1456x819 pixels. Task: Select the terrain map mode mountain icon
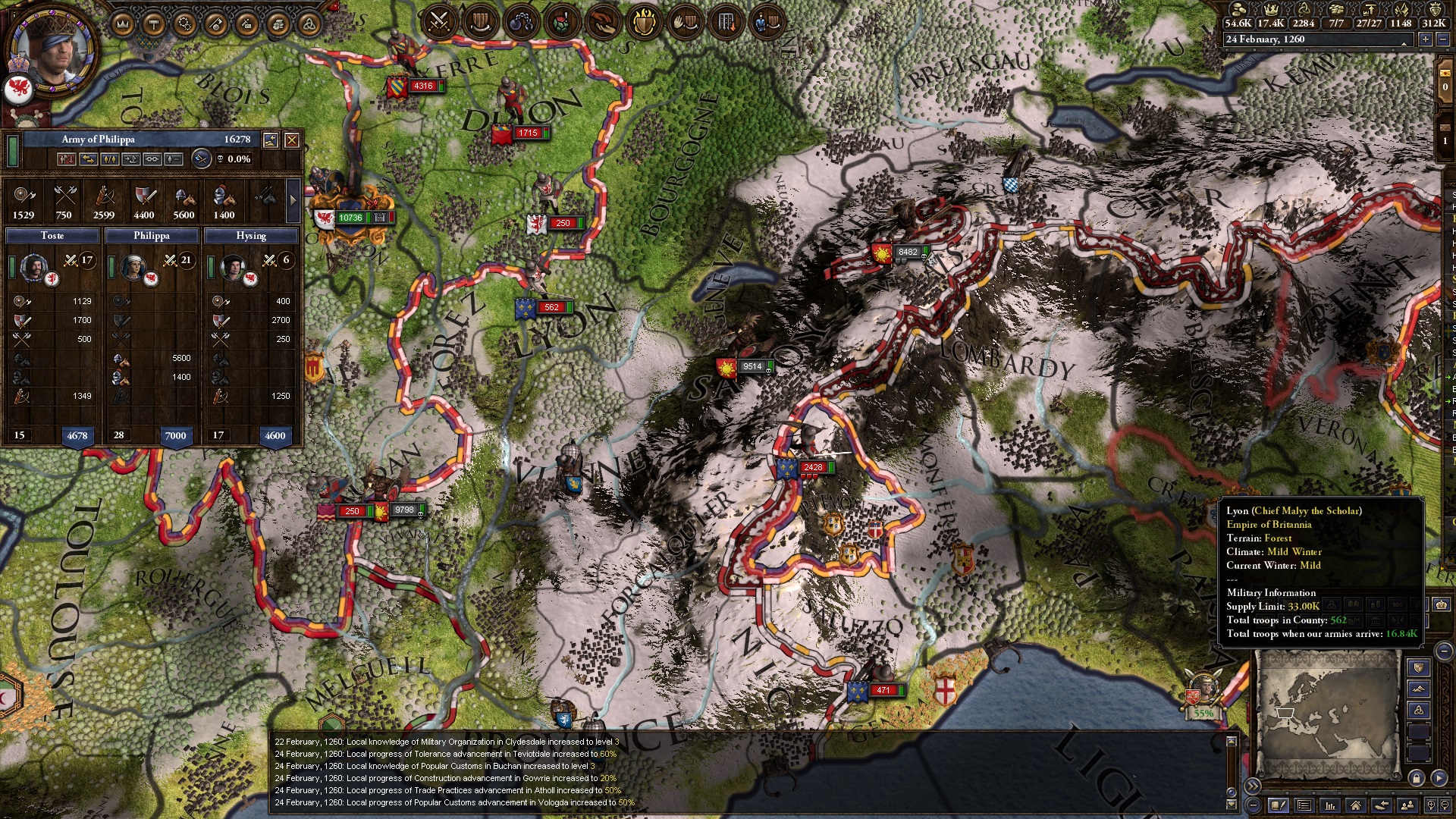coord(1420,689)
